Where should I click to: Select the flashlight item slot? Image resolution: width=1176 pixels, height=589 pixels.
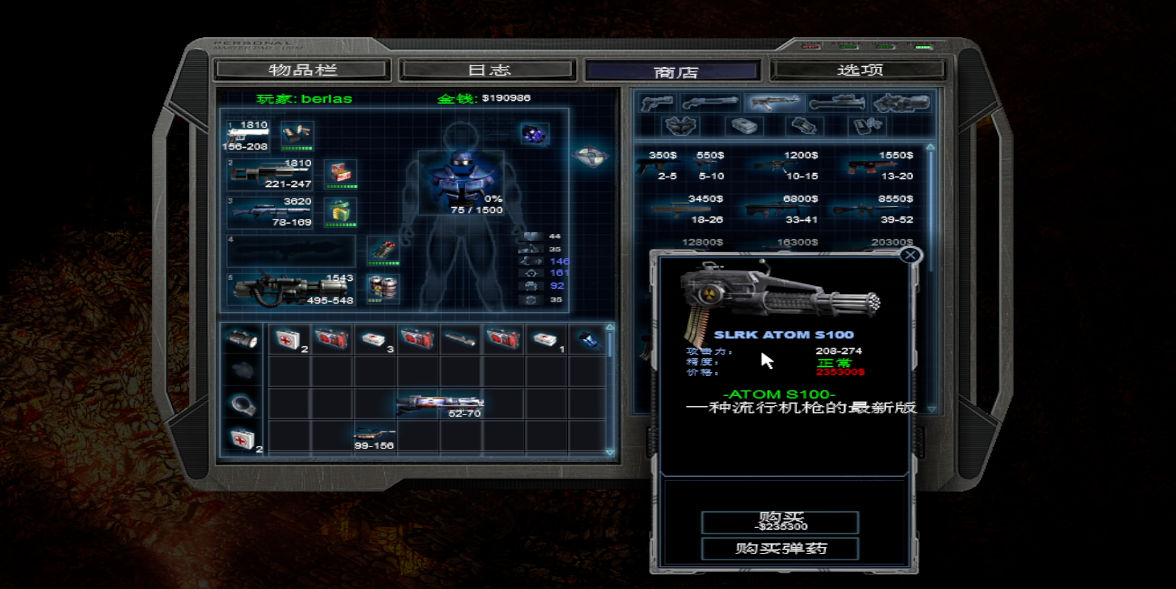coord(241,339)
